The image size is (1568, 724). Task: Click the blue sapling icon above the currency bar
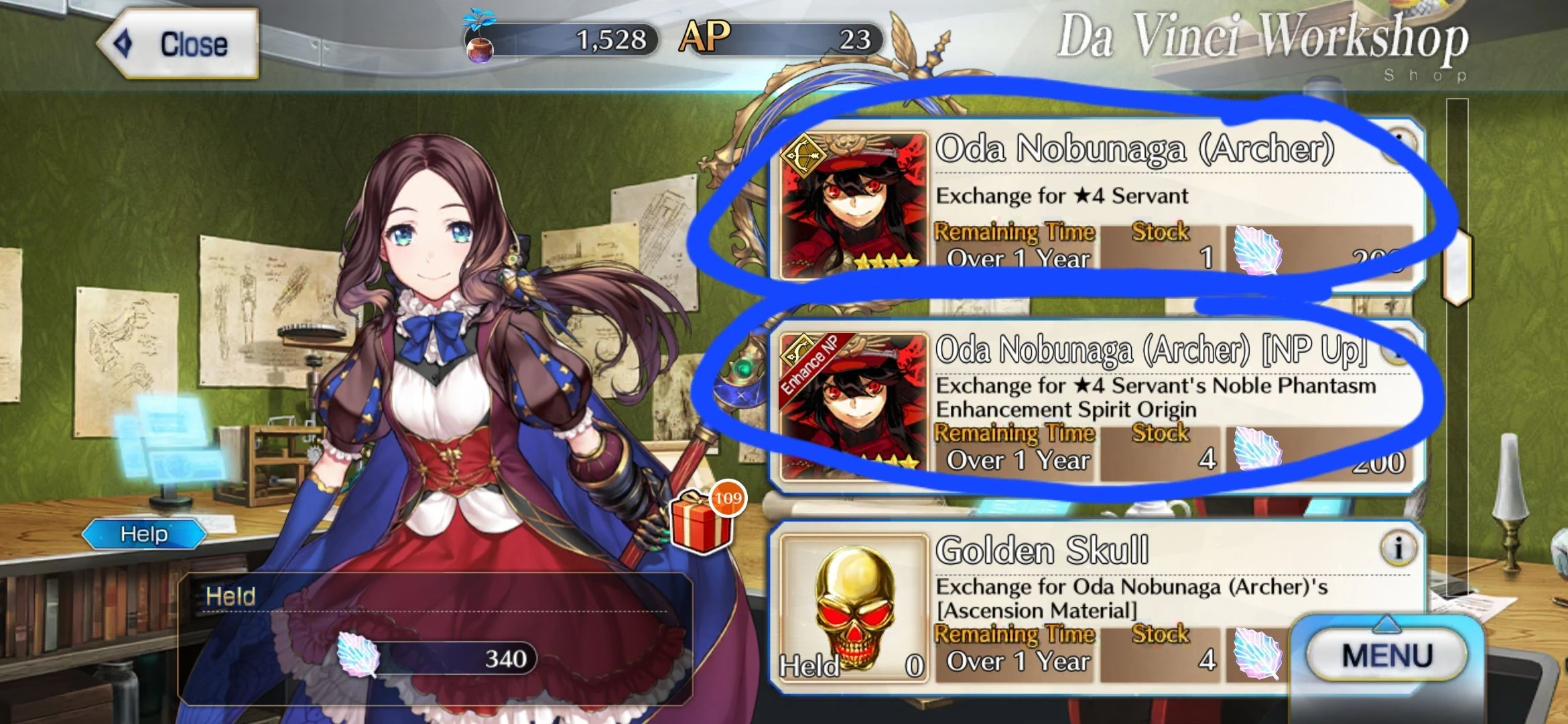[x=478, y=17]
